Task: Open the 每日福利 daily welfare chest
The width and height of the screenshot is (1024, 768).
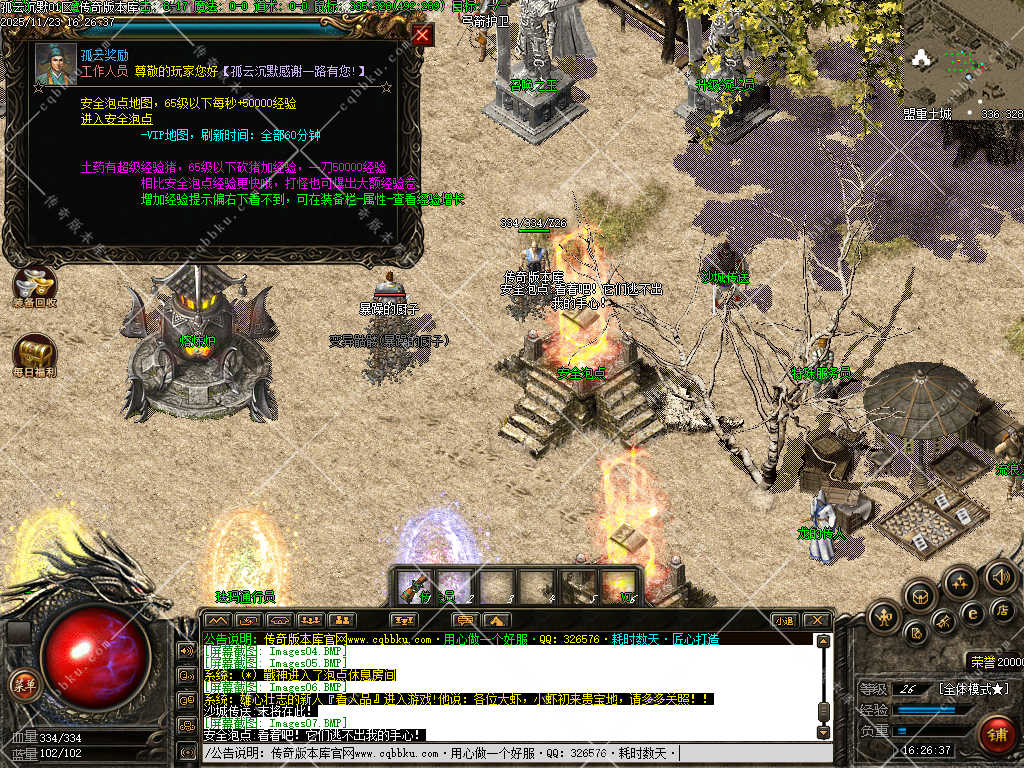Action: (34, 356)
